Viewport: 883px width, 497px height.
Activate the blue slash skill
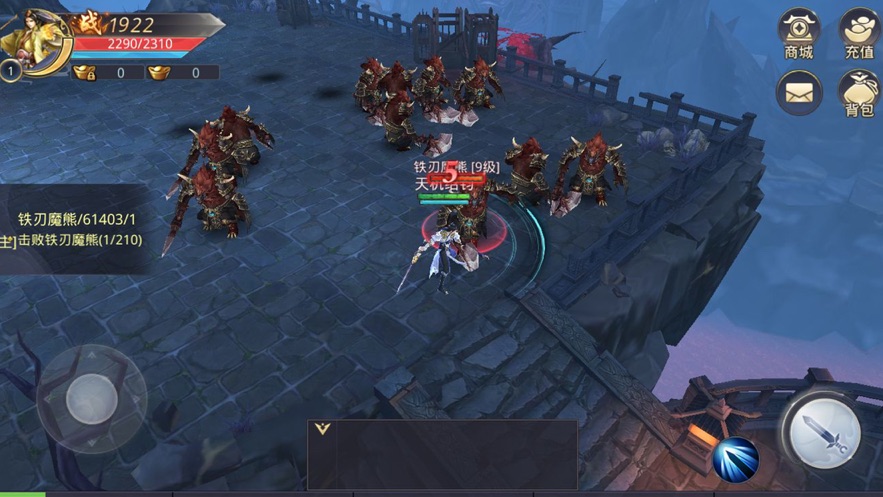[x=737, y=459]
